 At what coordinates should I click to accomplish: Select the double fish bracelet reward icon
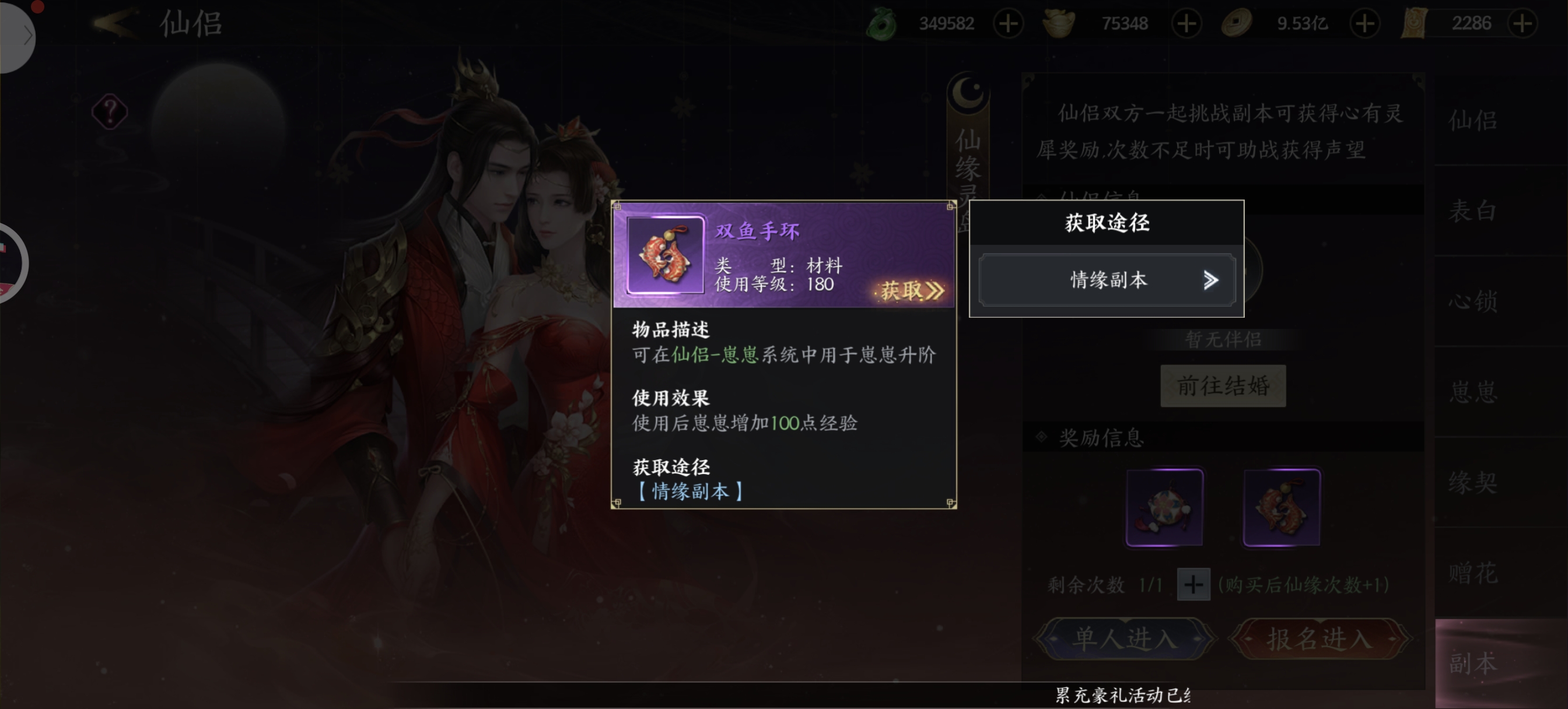click(1282, 508)
